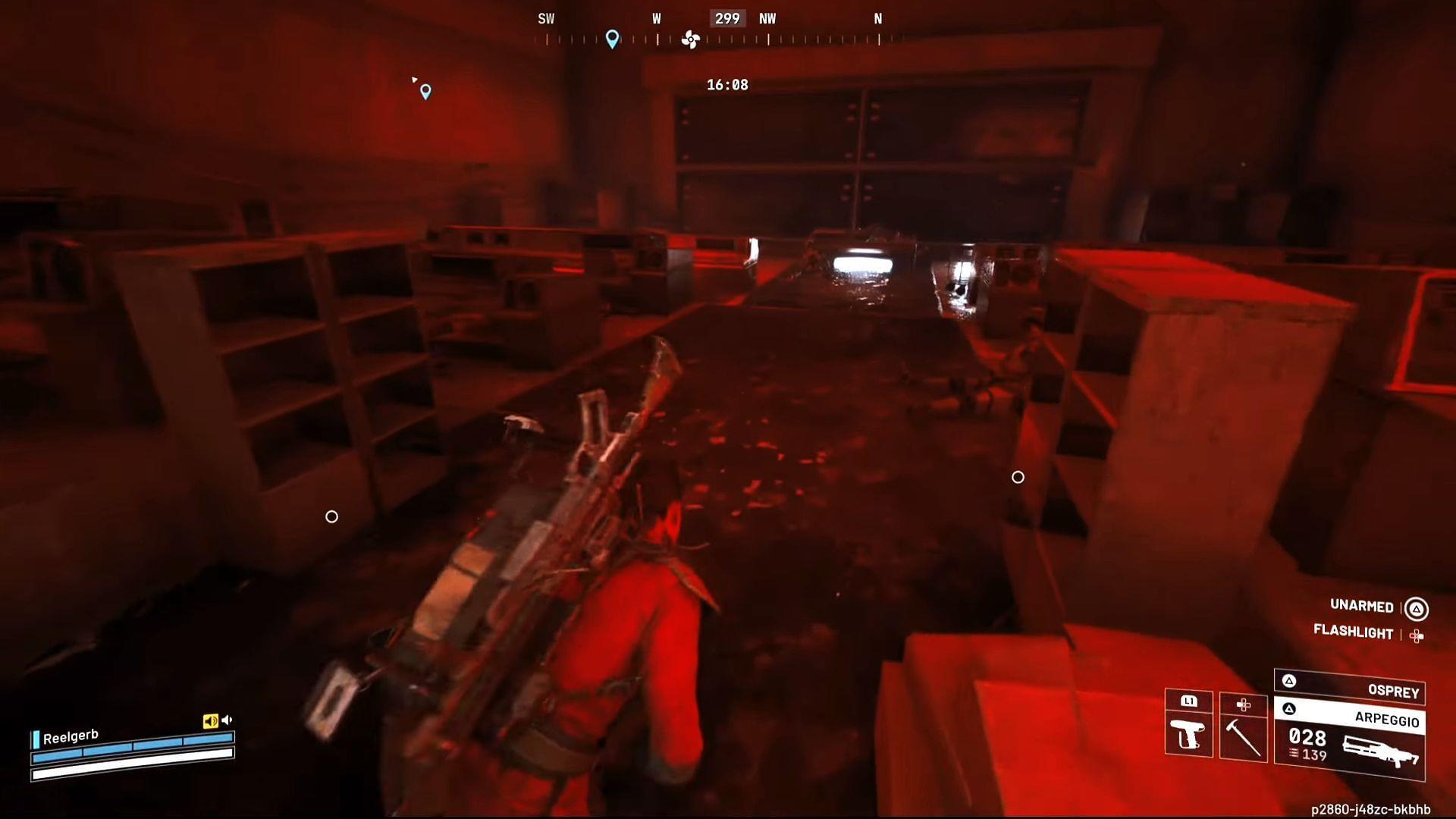Toggle Reelgerb's yellow speaker icon
Viewport: 1456px width, 819px height.
tap(210, 720)
